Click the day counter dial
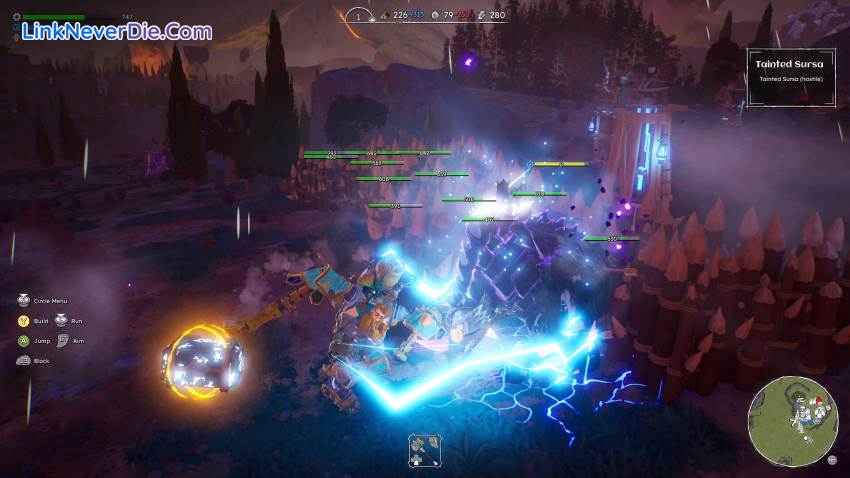The width and height of the screenshot is (850, 478). [x=360, y=15]
